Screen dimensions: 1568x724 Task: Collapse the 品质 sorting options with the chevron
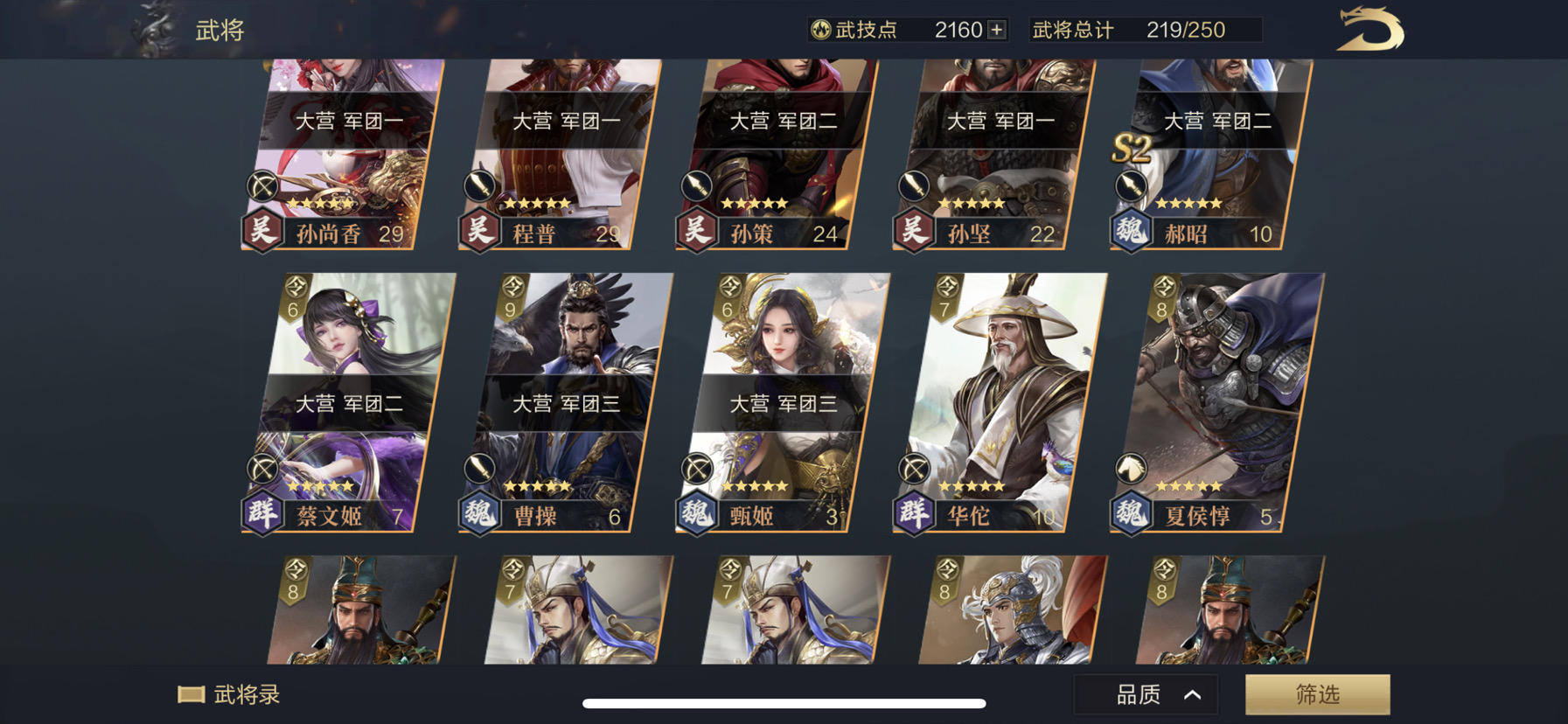(1195, 693)
